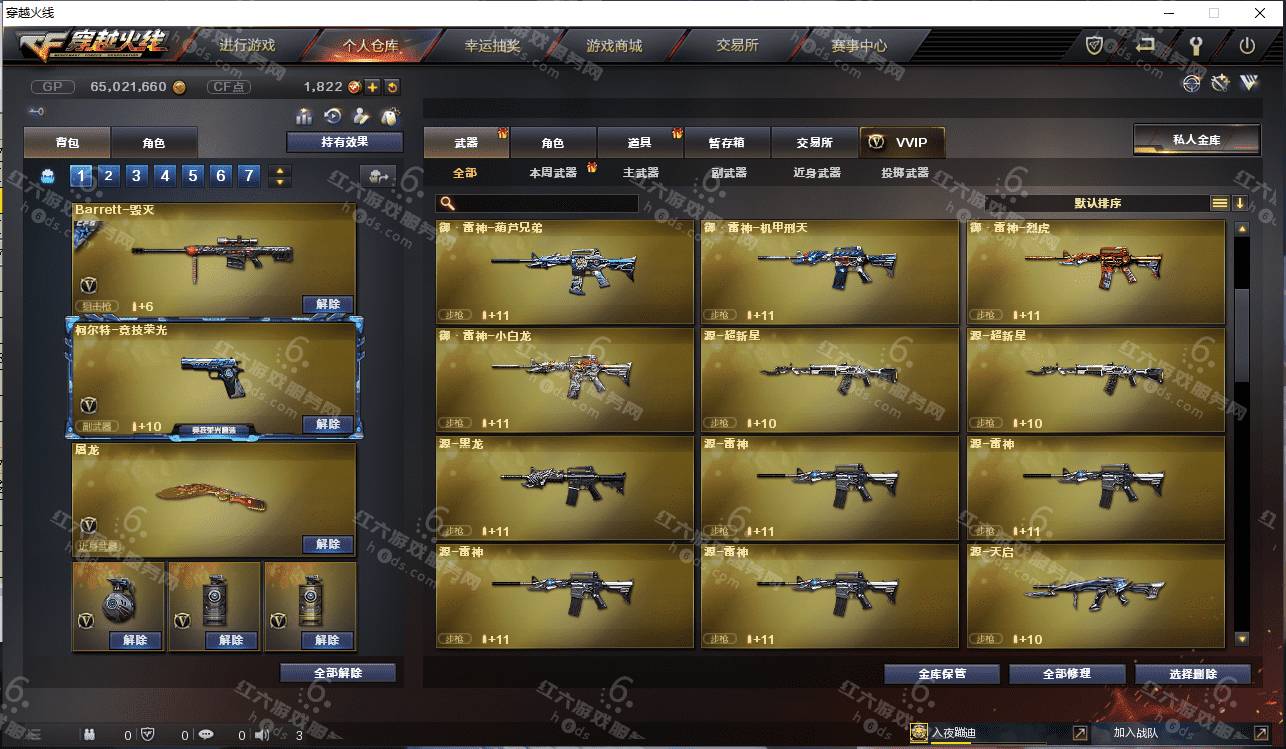Open the 赛事中心 menu
Viewport: 1286px width, 749px height.
[858, 46]
